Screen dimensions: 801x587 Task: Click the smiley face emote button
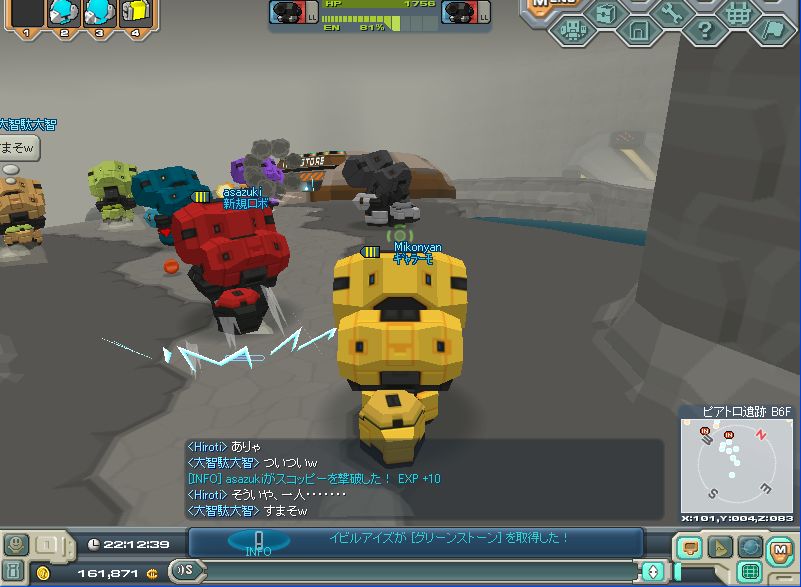click(x=15, y=545)
